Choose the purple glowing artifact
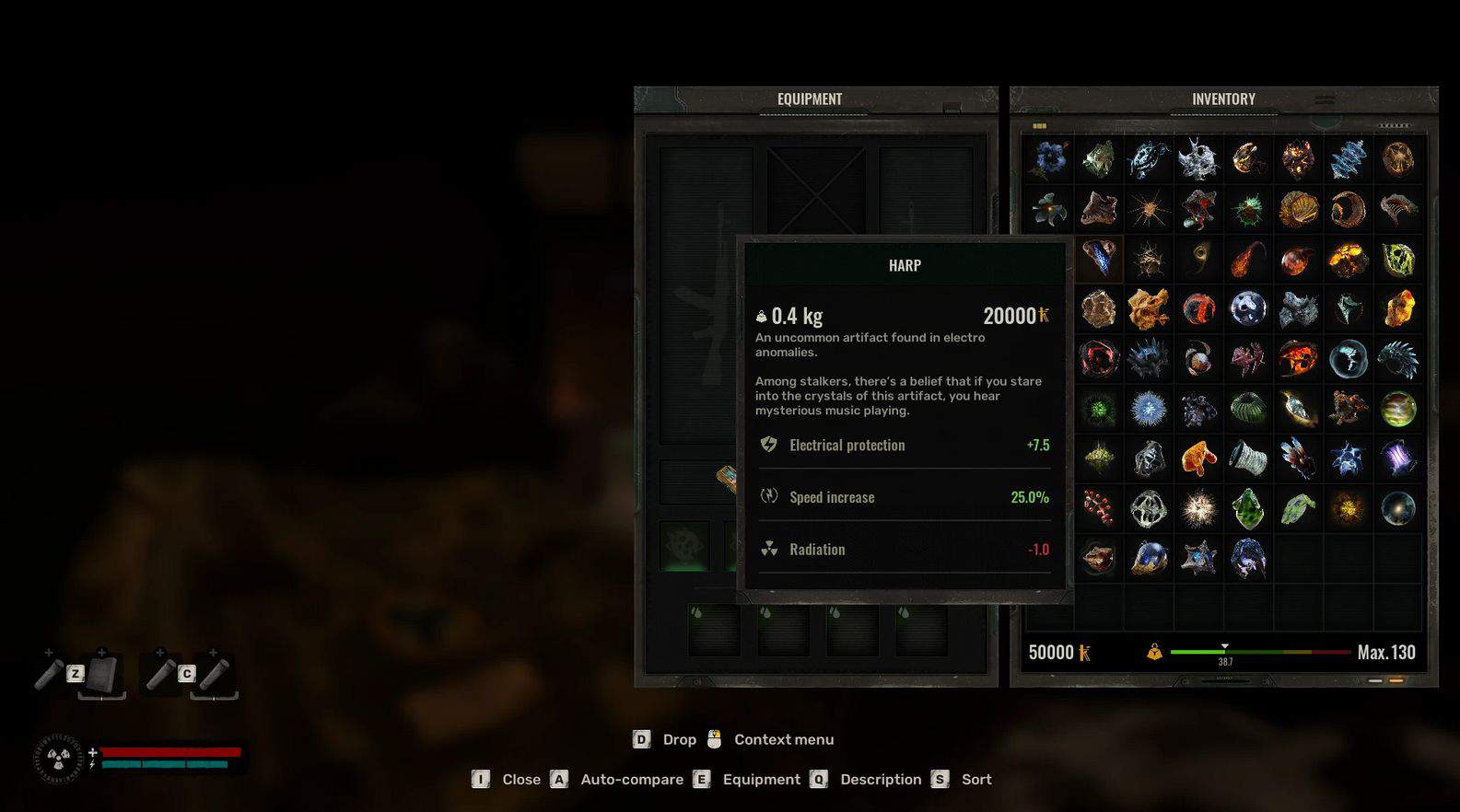The width and height of the screenshot is (1460, 812). pyautogui.click(x=1397, y=458)
